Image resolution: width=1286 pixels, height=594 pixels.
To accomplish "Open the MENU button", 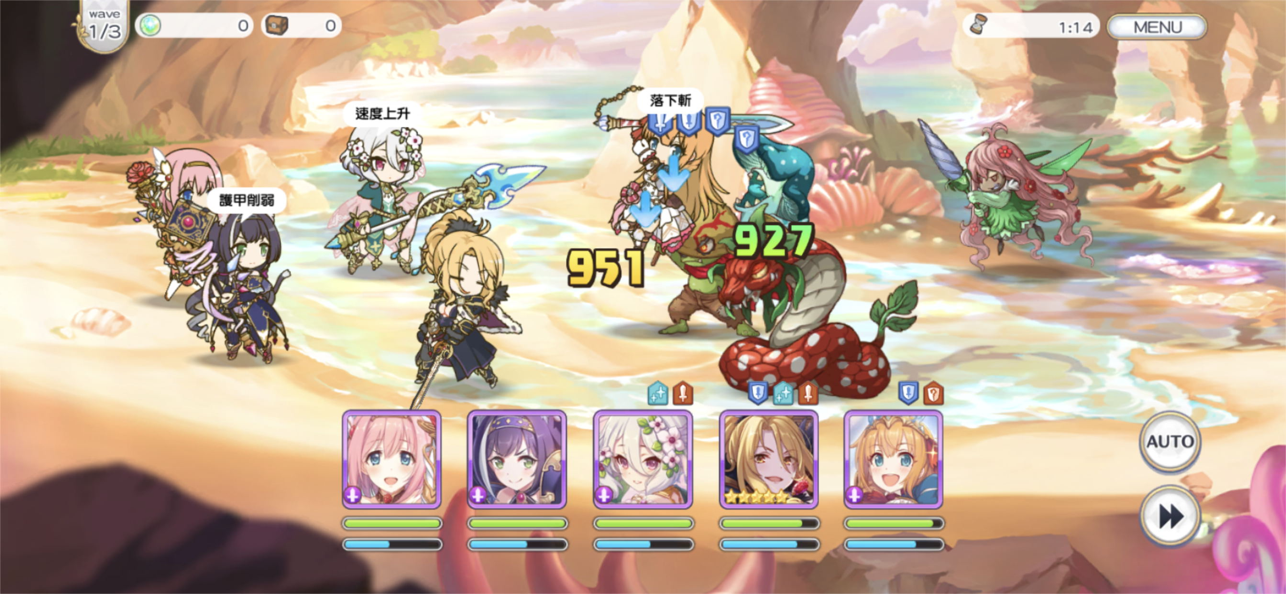I will tap(1157, 27).
